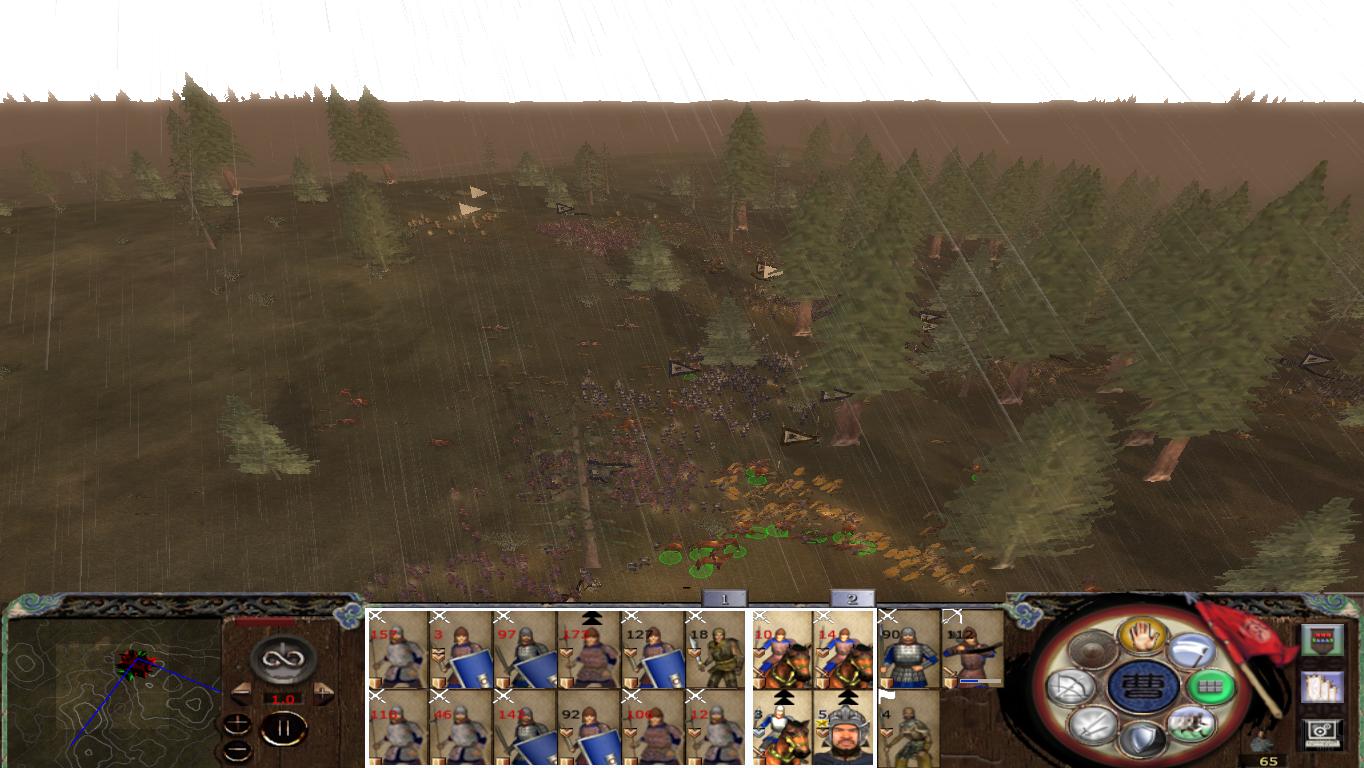Select the general's portrait unit card
This screenshot has width=1364, height=768.
(x=847, y=734)
